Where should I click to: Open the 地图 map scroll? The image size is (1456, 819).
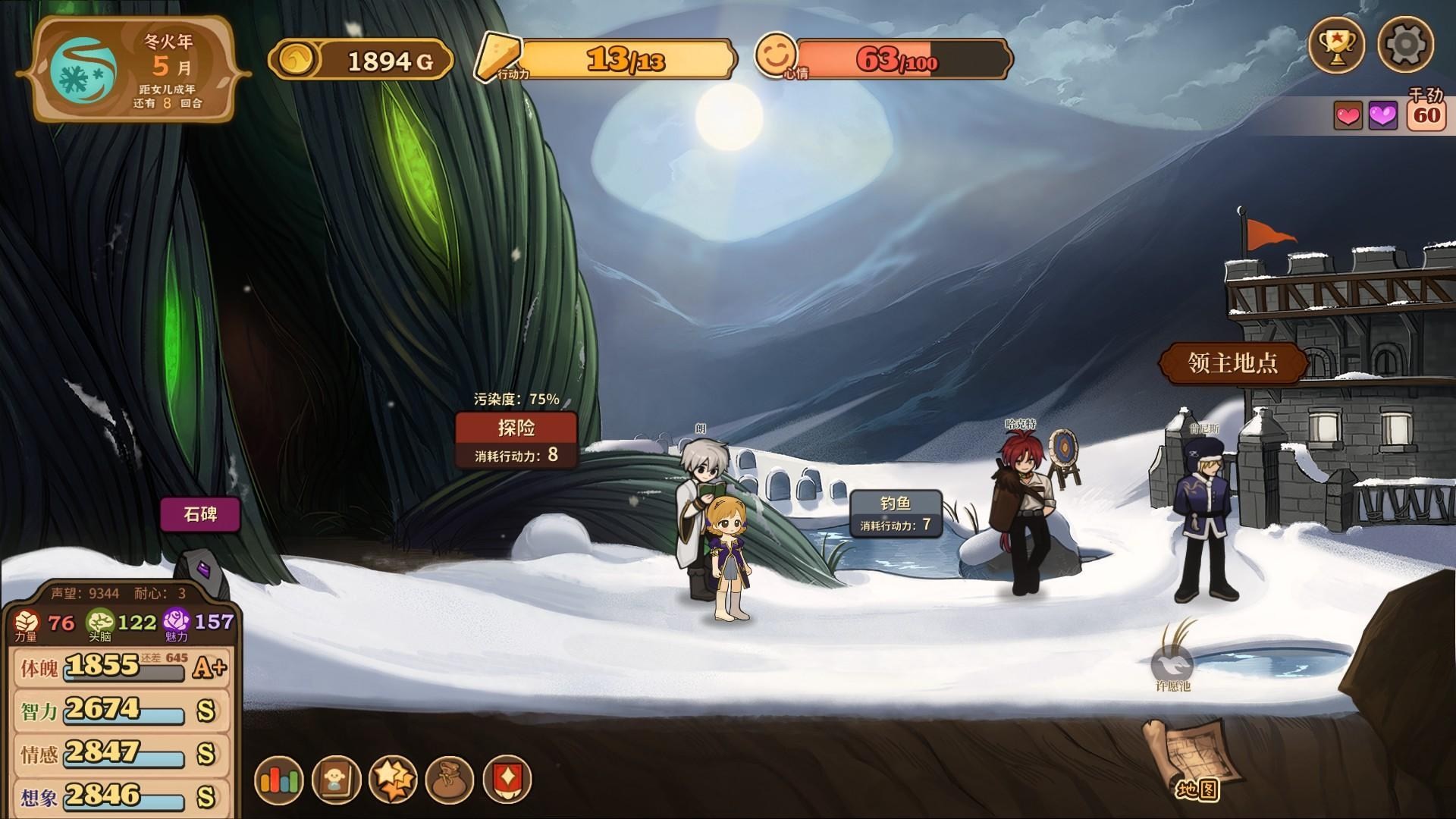pyautogui.click(x=1194, y=760)
